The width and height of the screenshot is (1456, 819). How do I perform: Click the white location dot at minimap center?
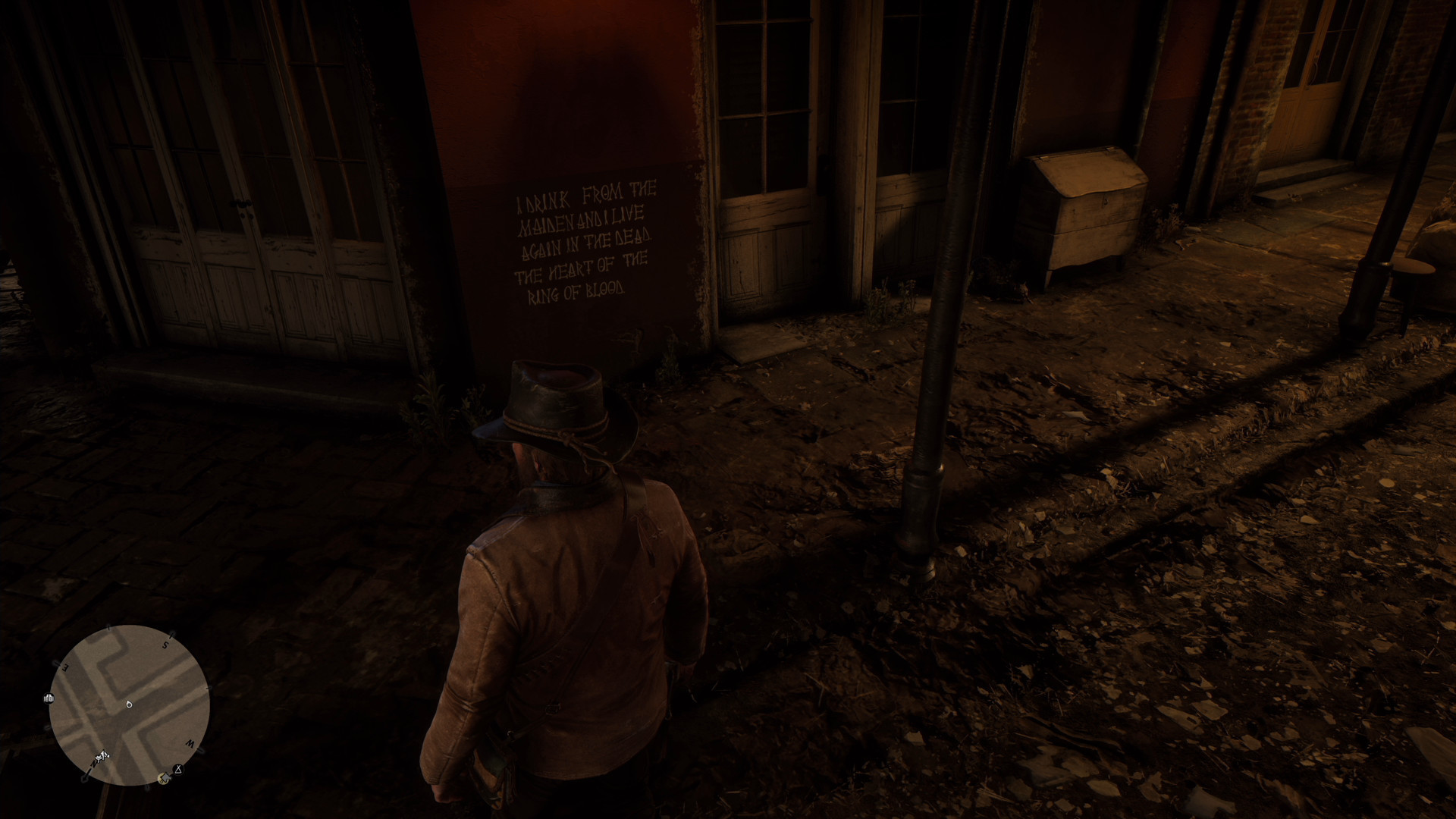click(129, 704)
